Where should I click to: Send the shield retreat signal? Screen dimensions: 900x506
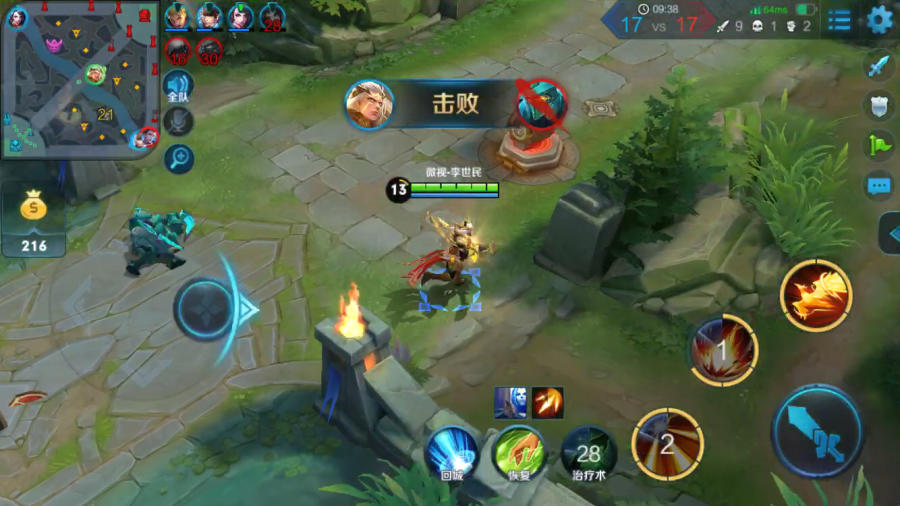click(x=878, y=106)
